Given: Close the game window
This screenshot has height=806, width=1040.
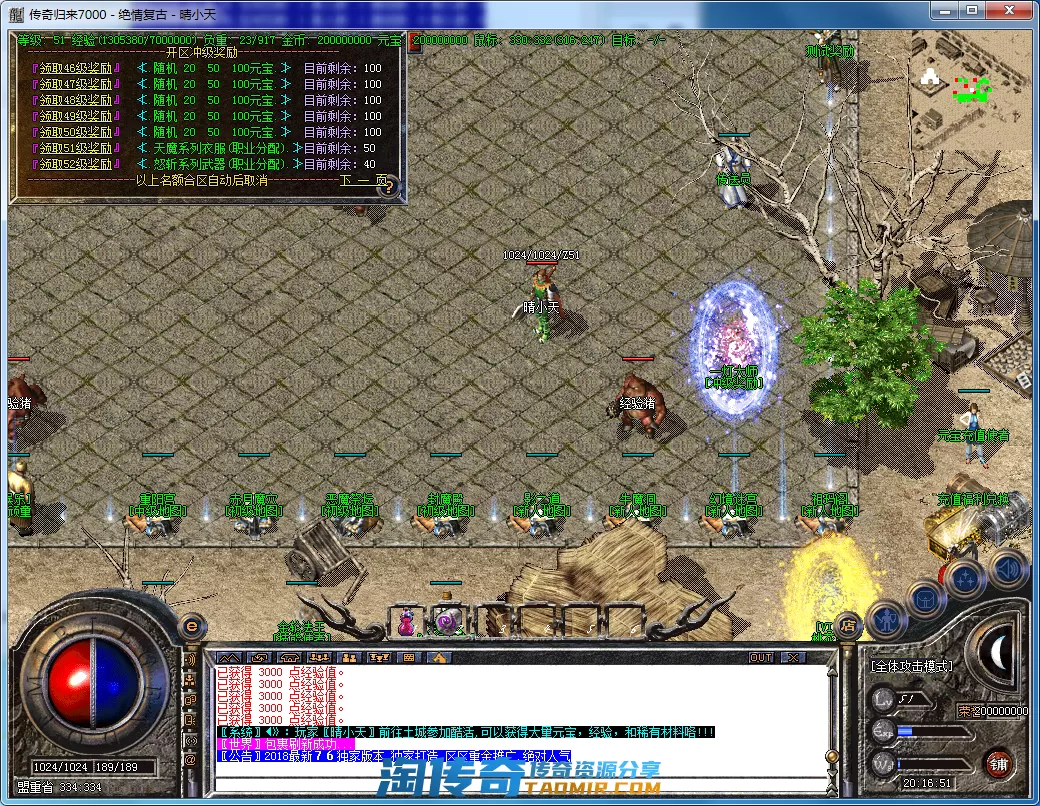Looking at the screenshot, I should click(x=1013, y=10).
